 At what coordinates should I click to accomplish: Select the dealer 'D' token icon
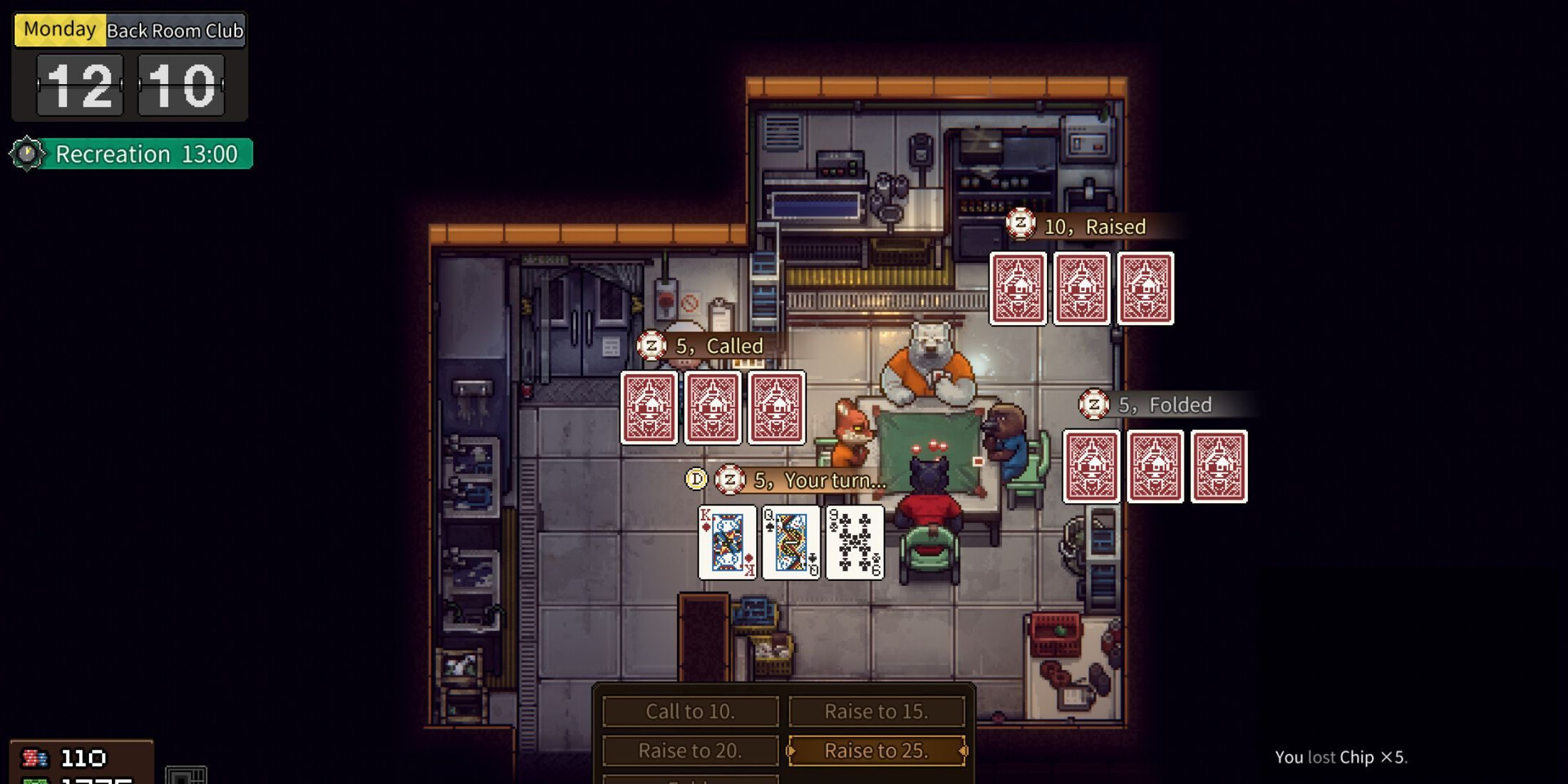point(695,480)
